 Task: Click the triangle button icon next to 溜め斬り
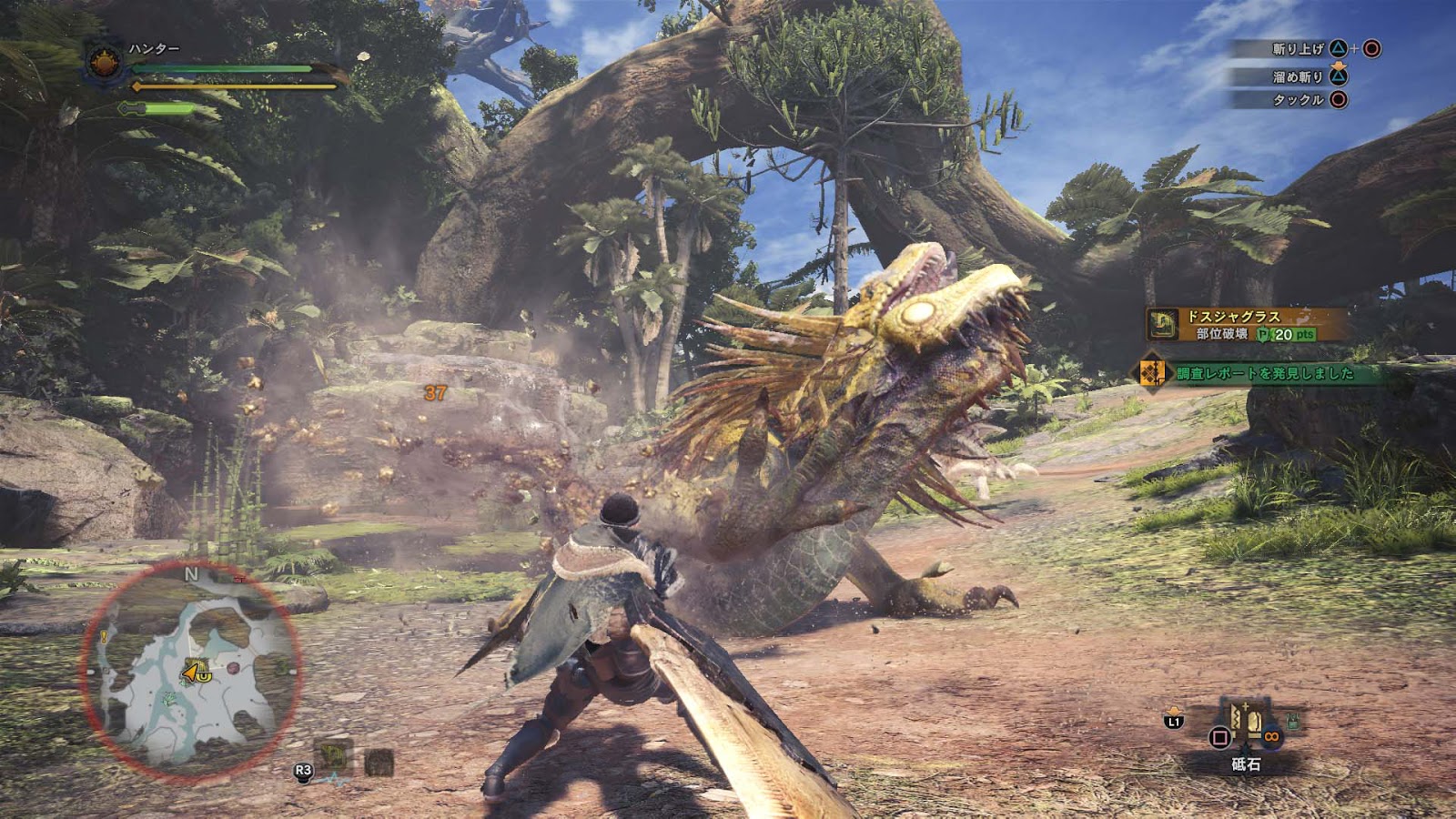coord(1338,77)
